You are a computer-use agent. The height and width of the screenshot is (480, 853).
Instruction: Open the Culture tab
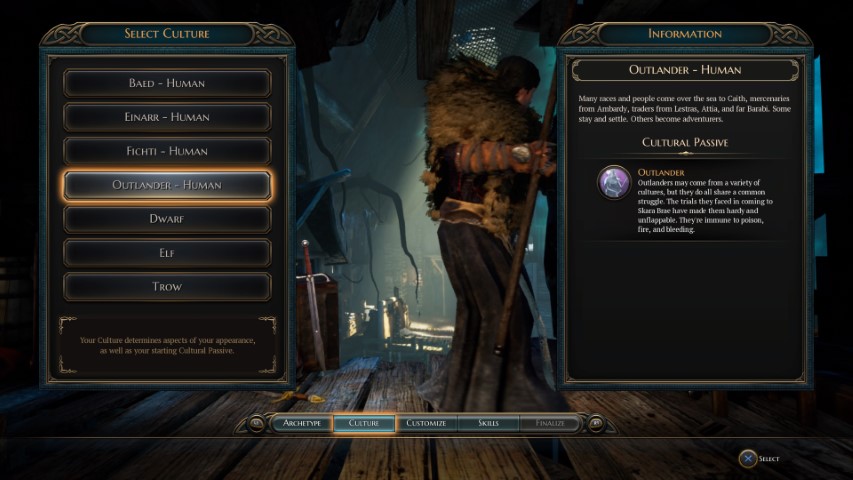364,423
